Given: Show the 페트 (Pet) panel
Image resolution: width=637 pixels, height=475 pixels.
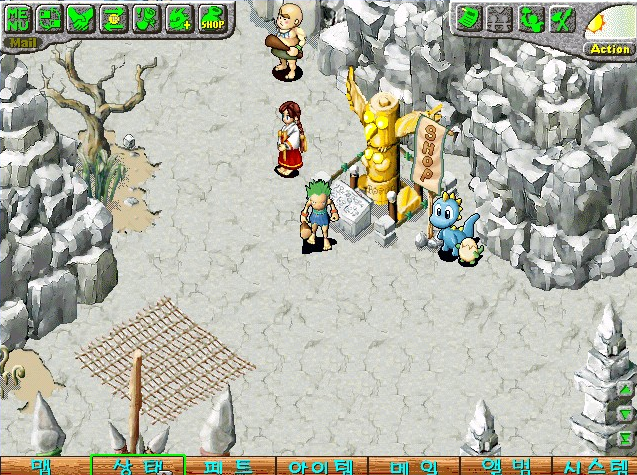Looking at the screenshot, I should 229,466.
